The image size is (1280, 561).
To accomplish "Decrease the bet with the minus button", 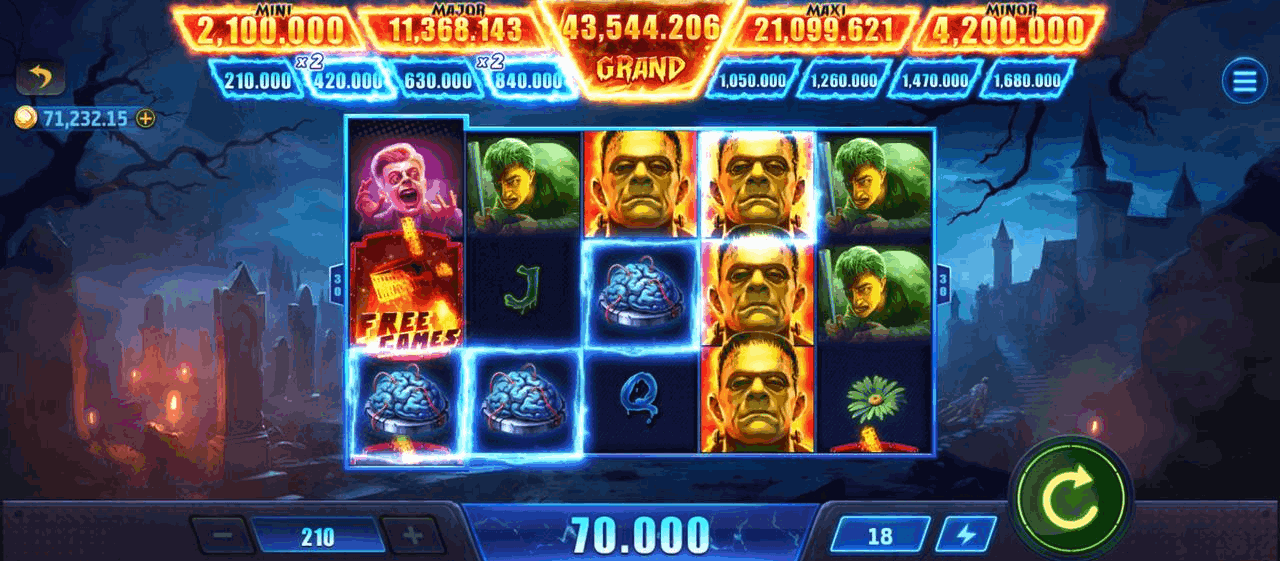I will point(223,536).
